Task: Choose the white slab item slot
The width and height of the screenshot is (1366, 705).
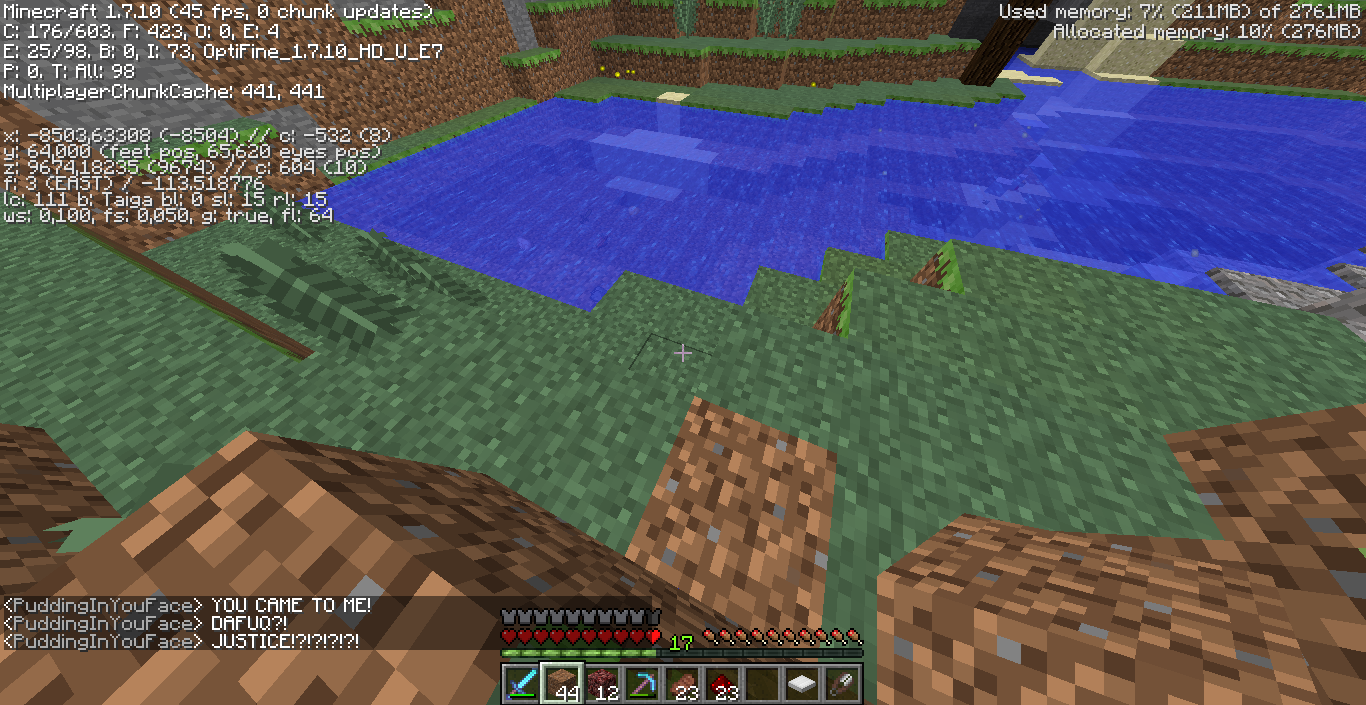Action: (x=801, y=683)
